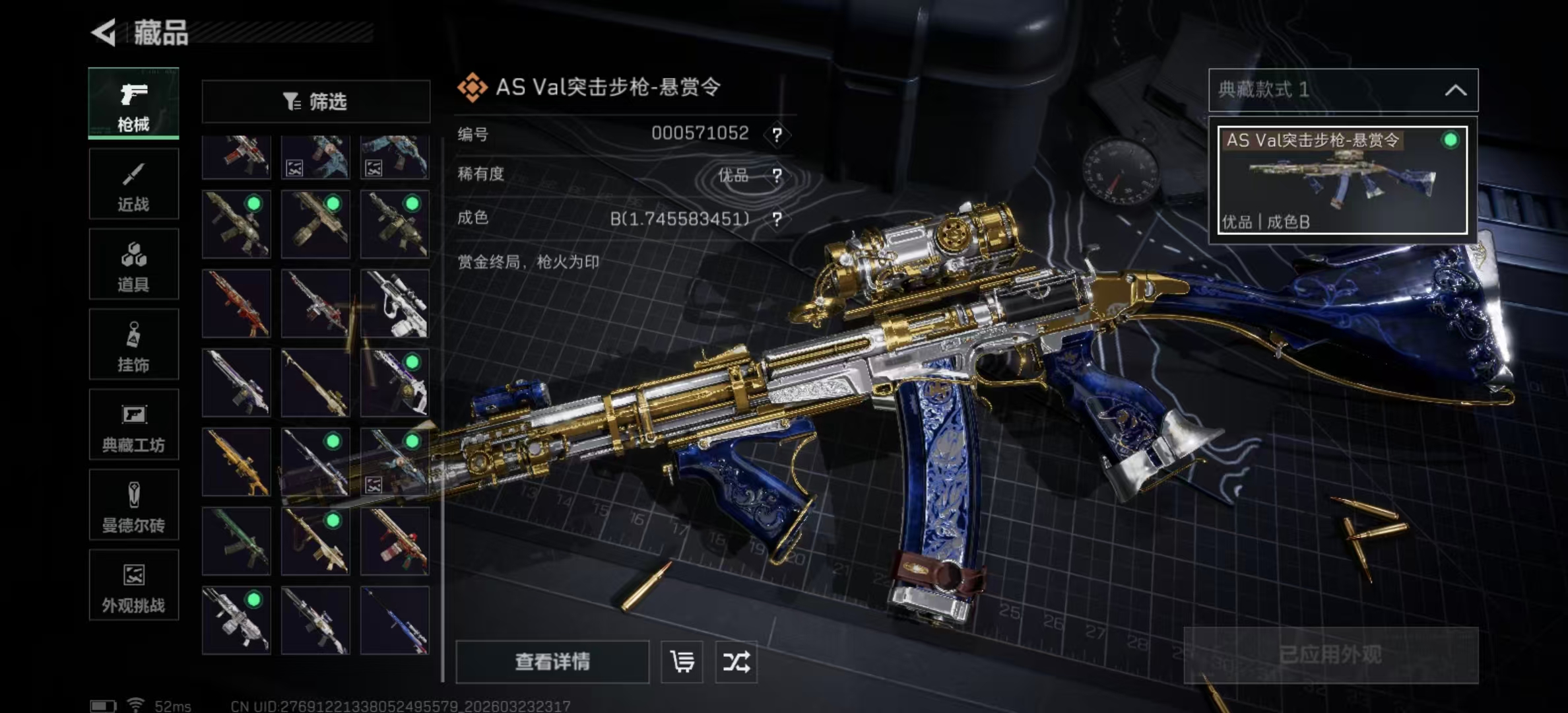Switch to the 枪械 firearms tab
Viewport: 1568px width, 713px height.
[x=133, y=103]
